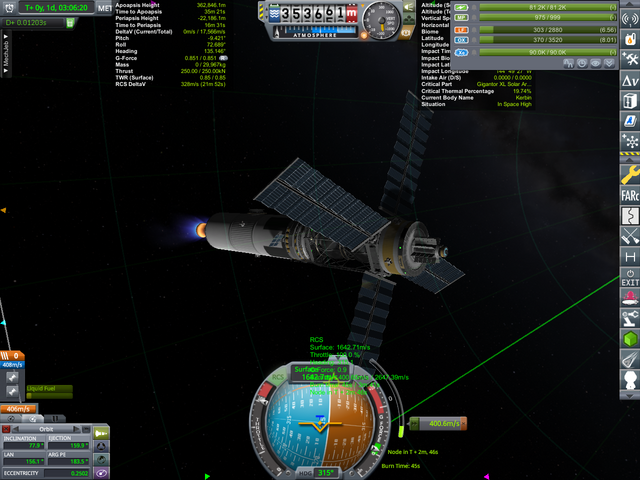The width and height of the screenshot is (640, 480).
Task: Click the EXIT power button
Action: [630, 277]
